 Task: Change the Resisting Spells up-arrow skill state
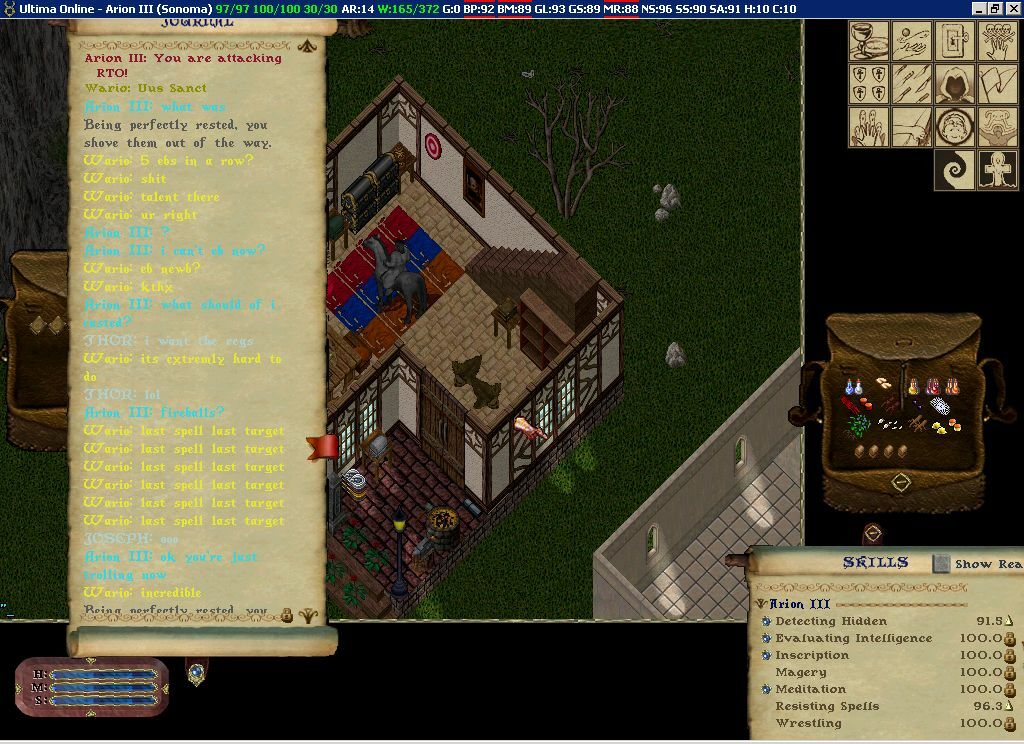coord(1009,706)
